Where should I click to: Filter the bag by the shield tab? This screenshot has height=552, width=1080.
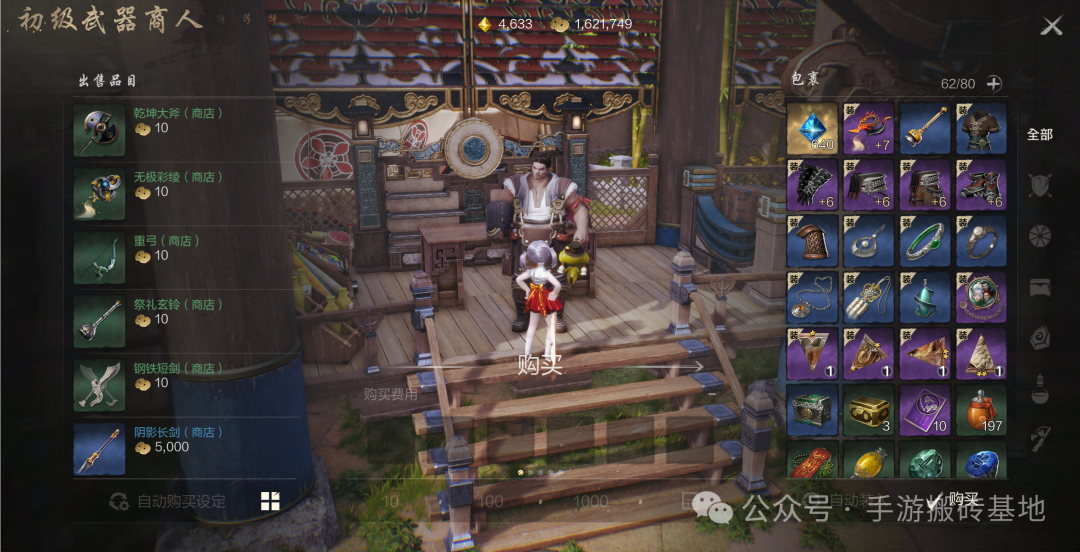point(1040,185)
